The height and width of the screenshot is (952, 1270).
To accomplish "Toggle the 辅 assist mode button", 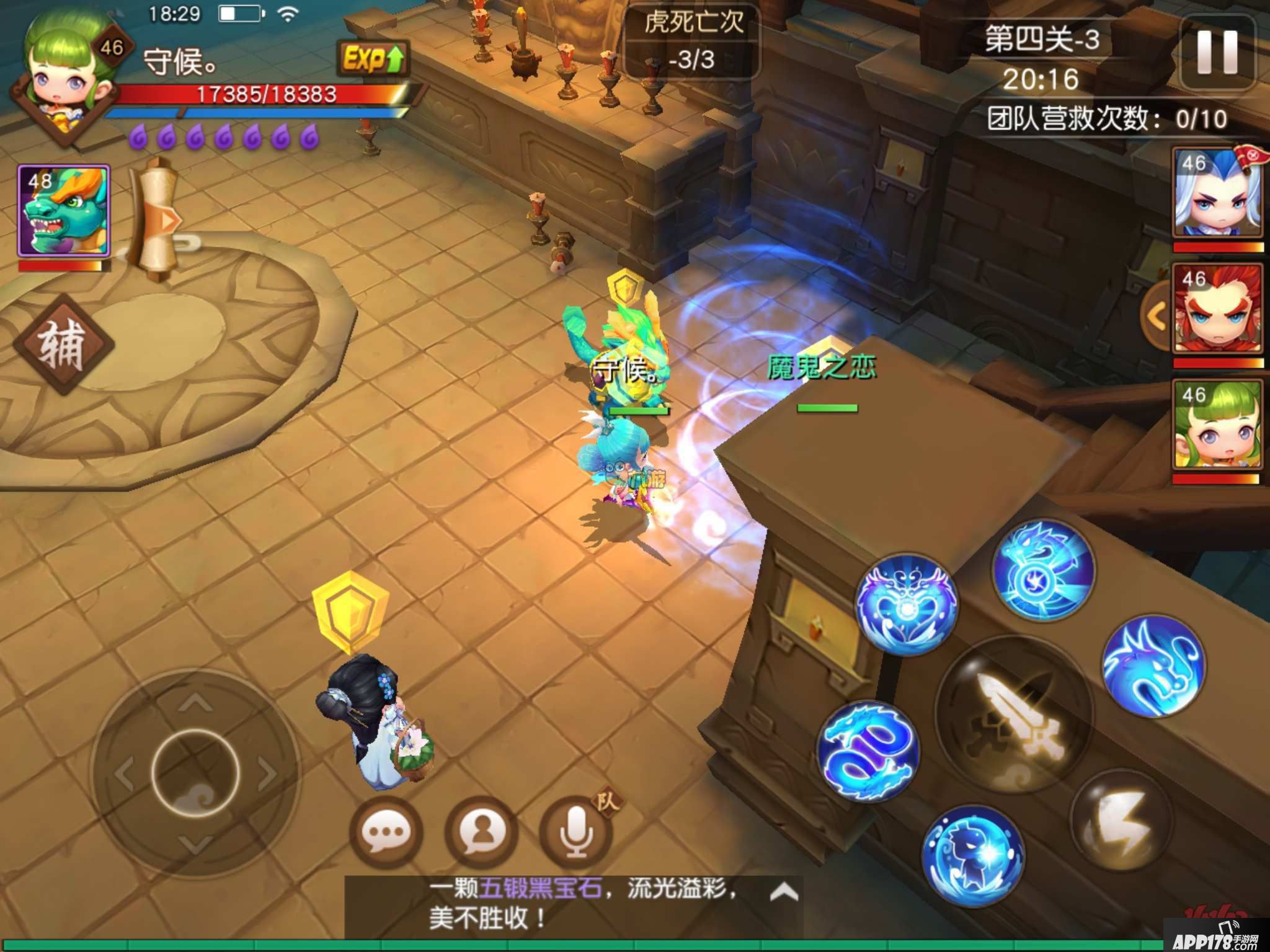I will 63,345.
